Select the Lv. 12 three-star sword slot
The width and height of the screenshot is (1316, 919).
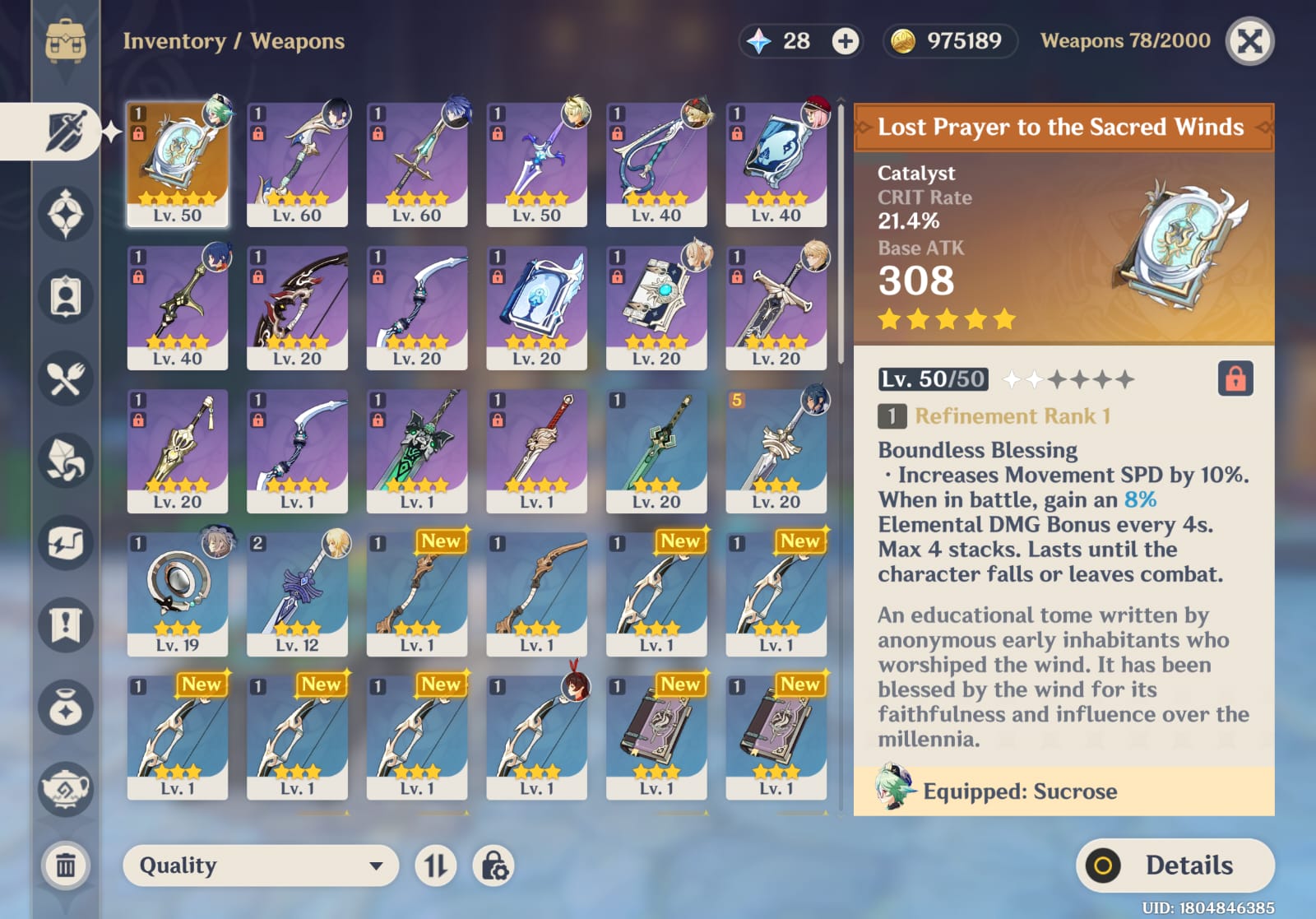click(297, 594)
